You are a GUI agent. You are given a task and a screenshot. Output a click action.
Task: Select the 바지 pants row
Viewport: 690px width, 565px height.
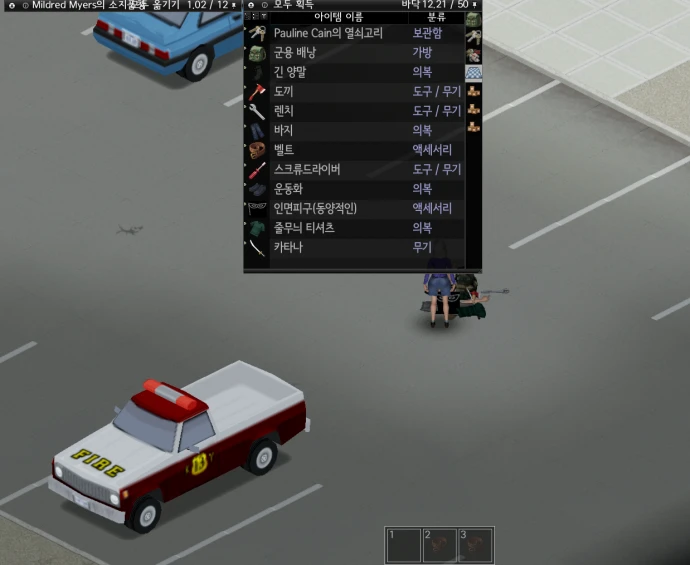pos(285,131)
